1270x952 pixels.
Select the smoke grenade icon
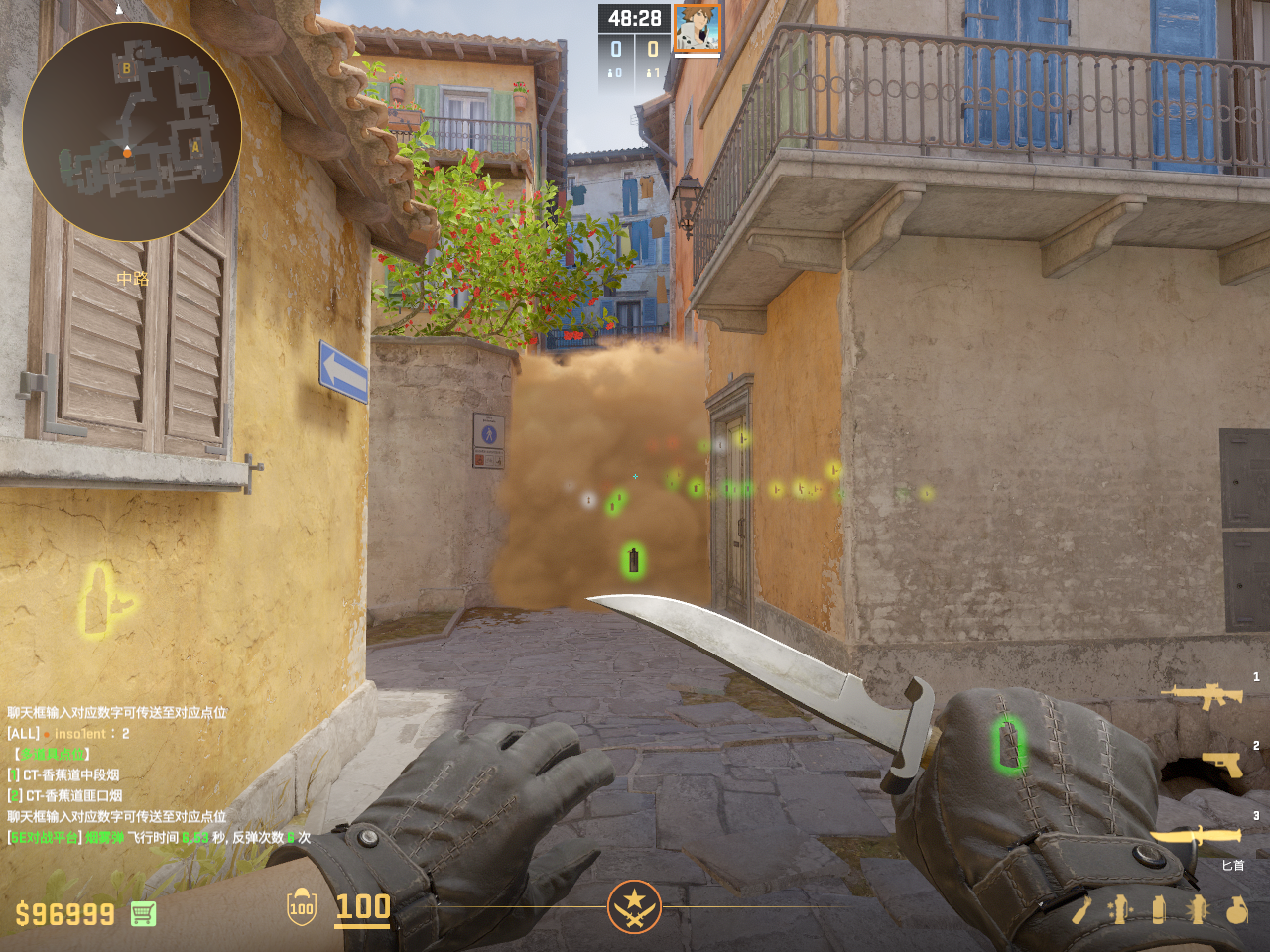point(1159,909)
